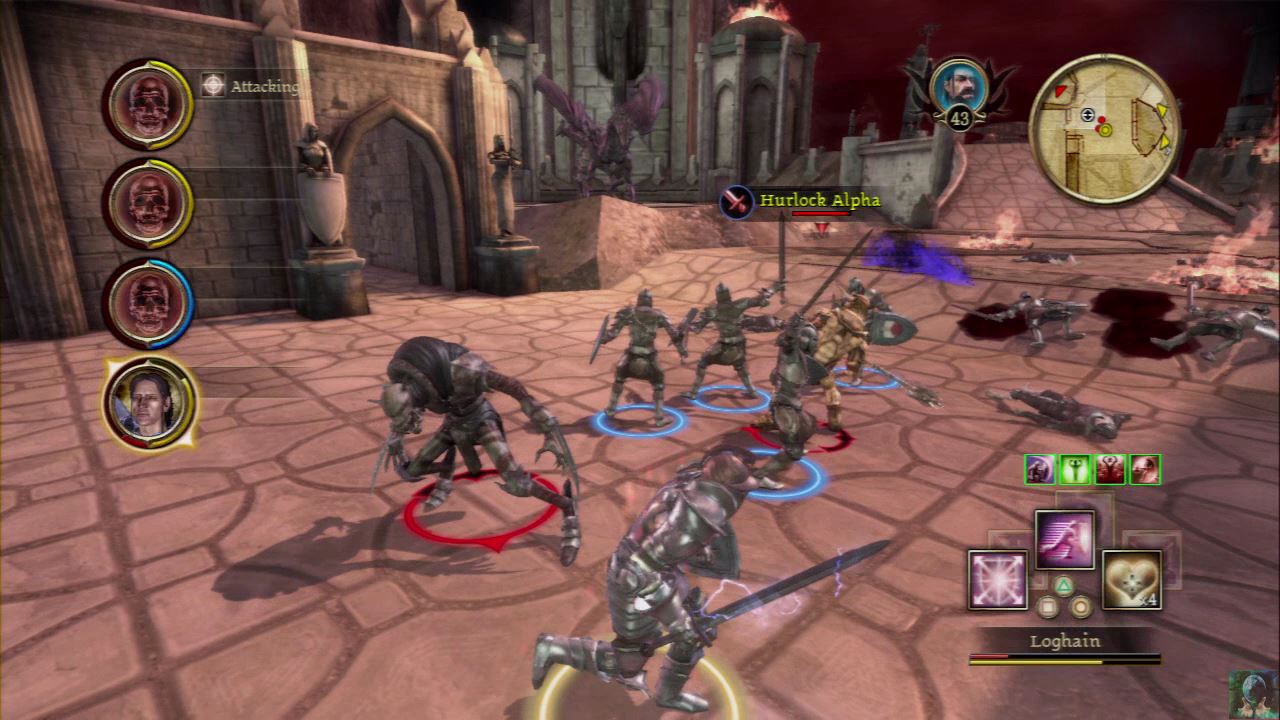Image resolution: width=1280 pixels, height=720 pixels.
Task: Use the radiating arrows burst ability
Action: coord(997,579)
